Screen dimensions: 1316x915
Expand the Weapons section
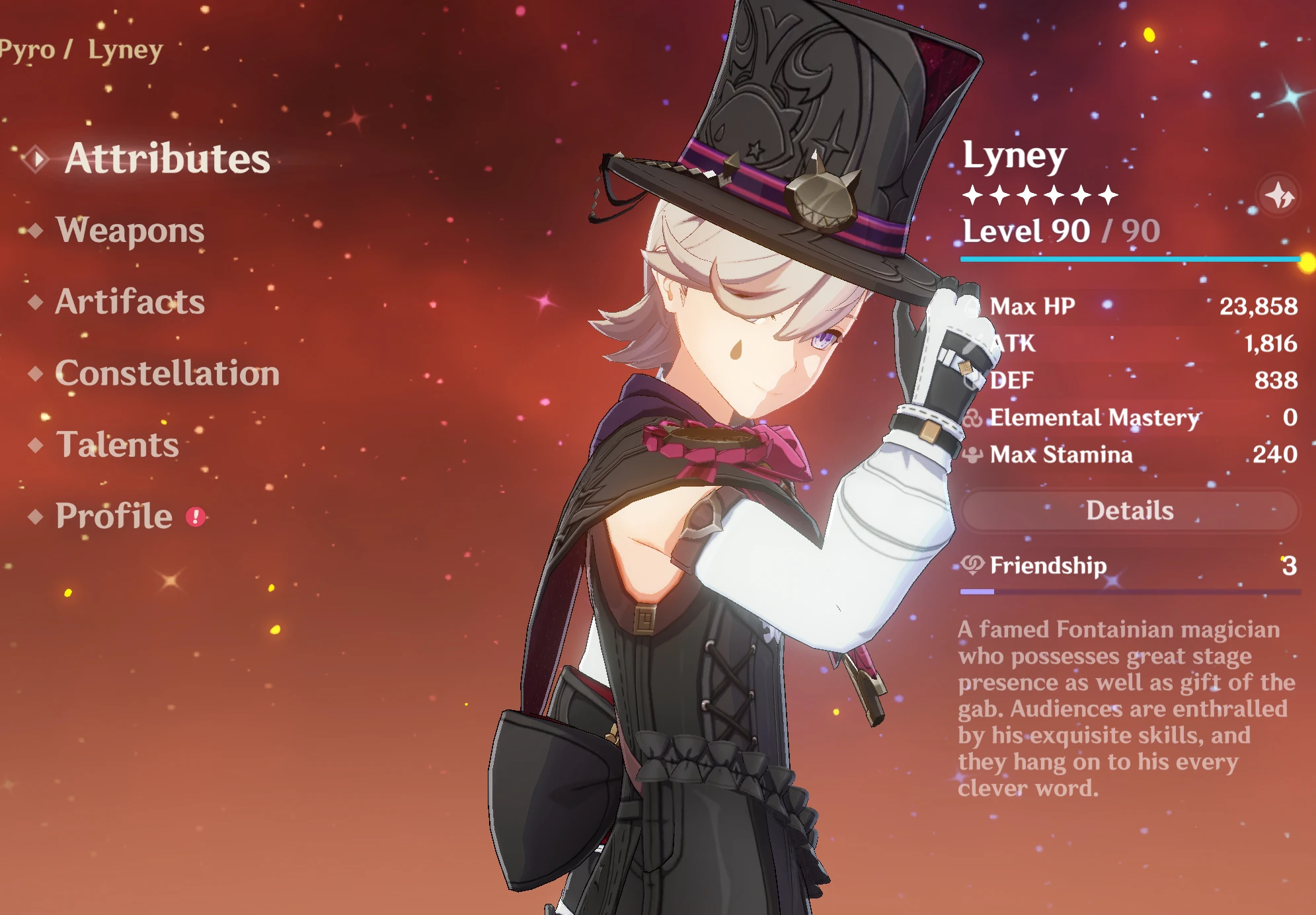130,231
